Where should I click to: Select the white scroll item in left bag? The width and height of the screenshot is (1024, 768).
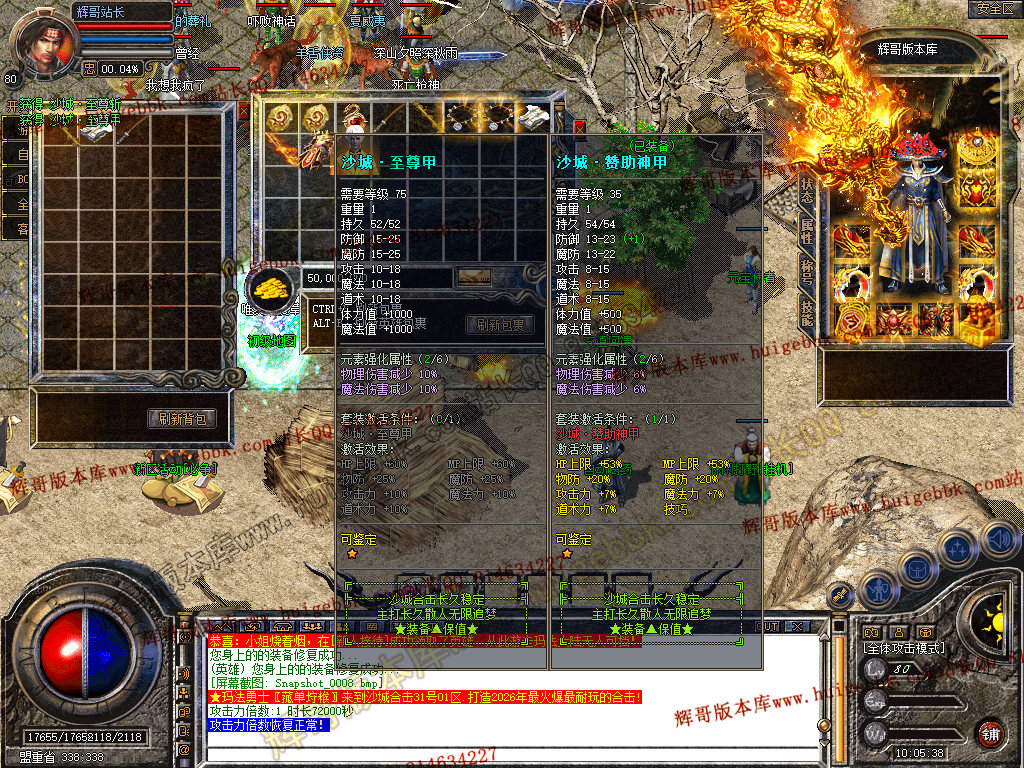(95, 133)
